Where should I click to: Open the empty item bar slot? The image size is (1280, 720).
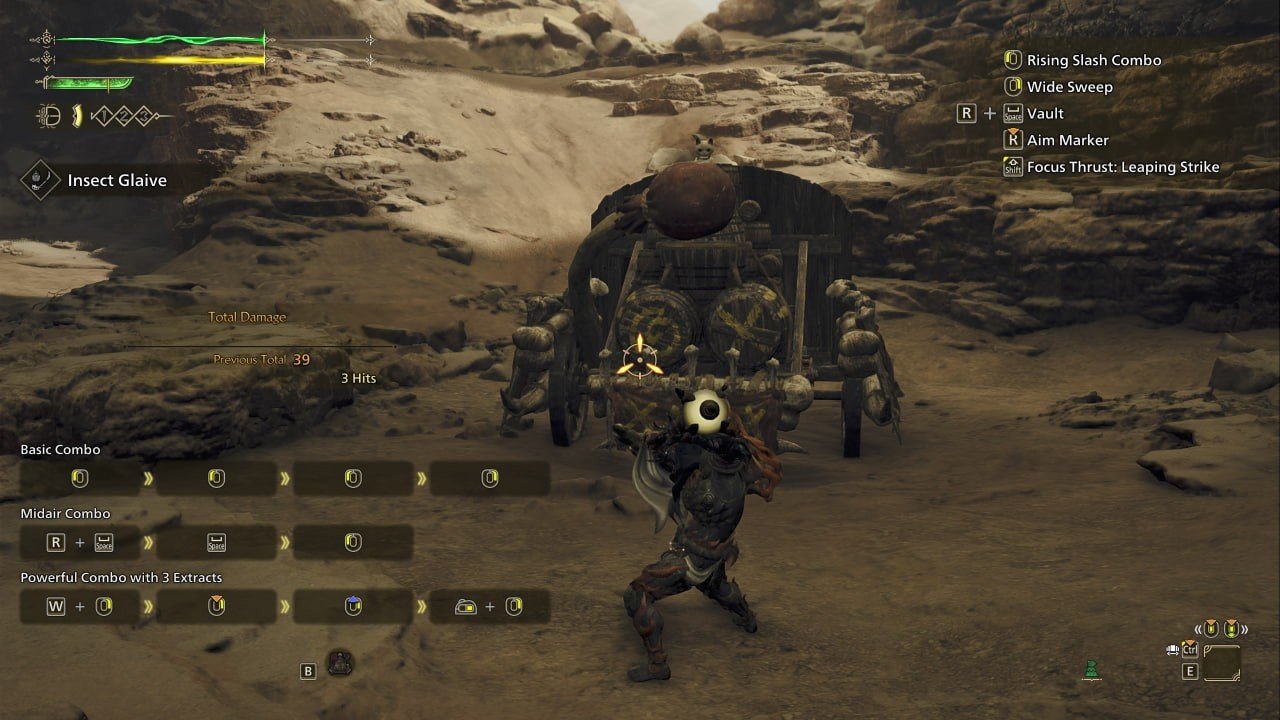[x=1222, y=663]
